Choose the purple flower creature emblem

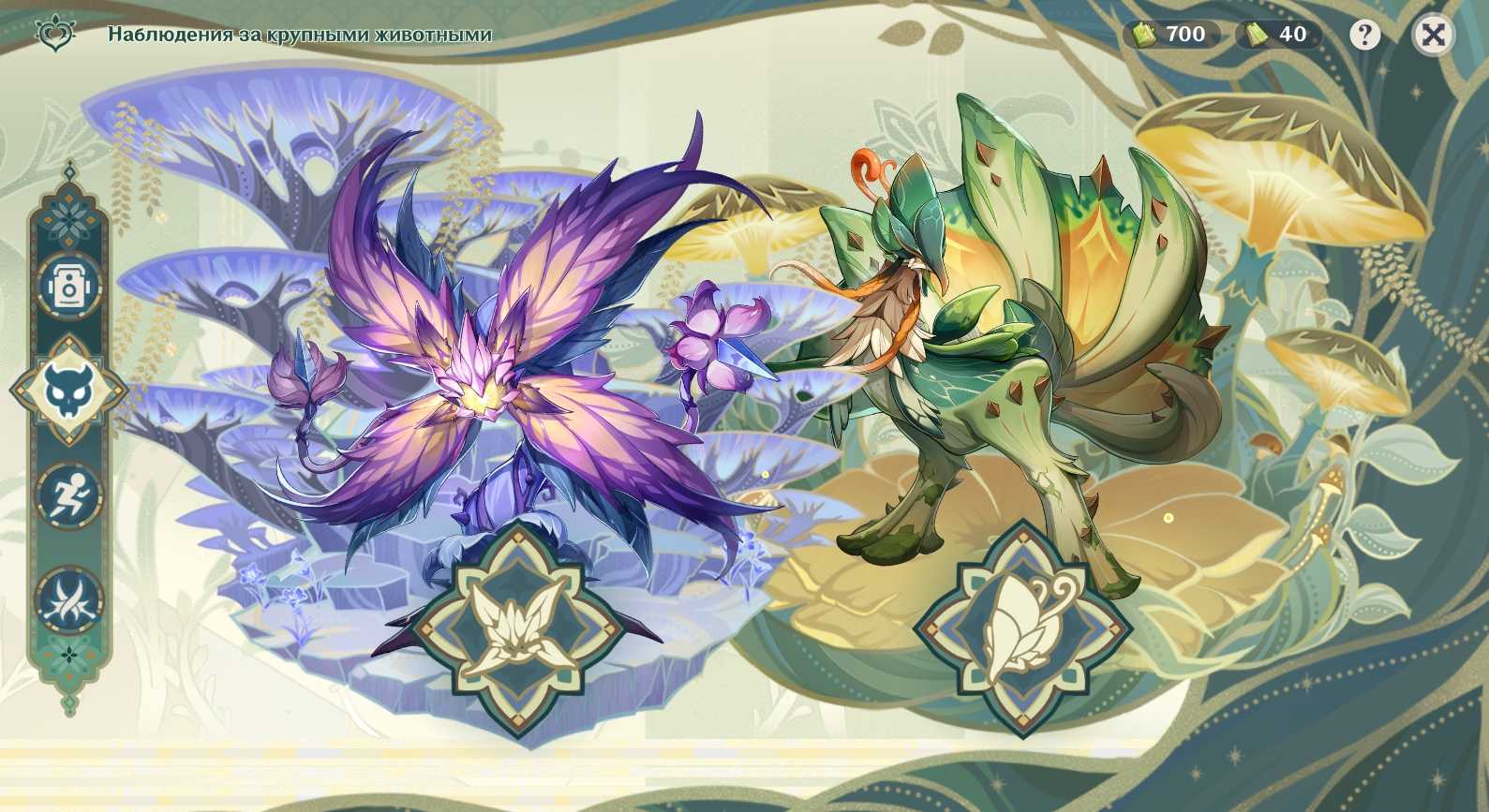point(518,625)
